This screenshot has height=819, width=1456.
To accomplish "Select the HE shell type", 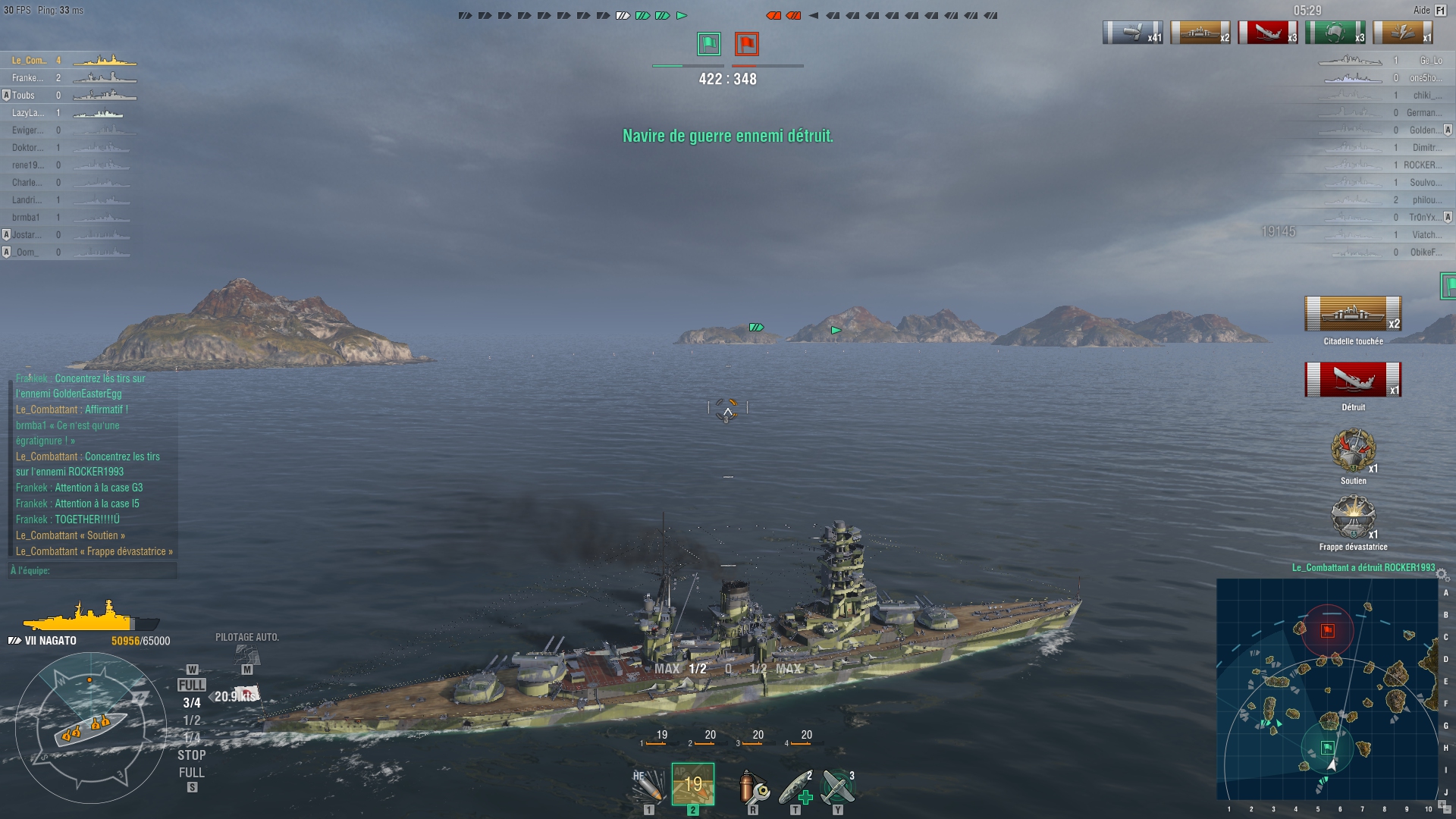I will pyautogui.click(x=648, y=786).
